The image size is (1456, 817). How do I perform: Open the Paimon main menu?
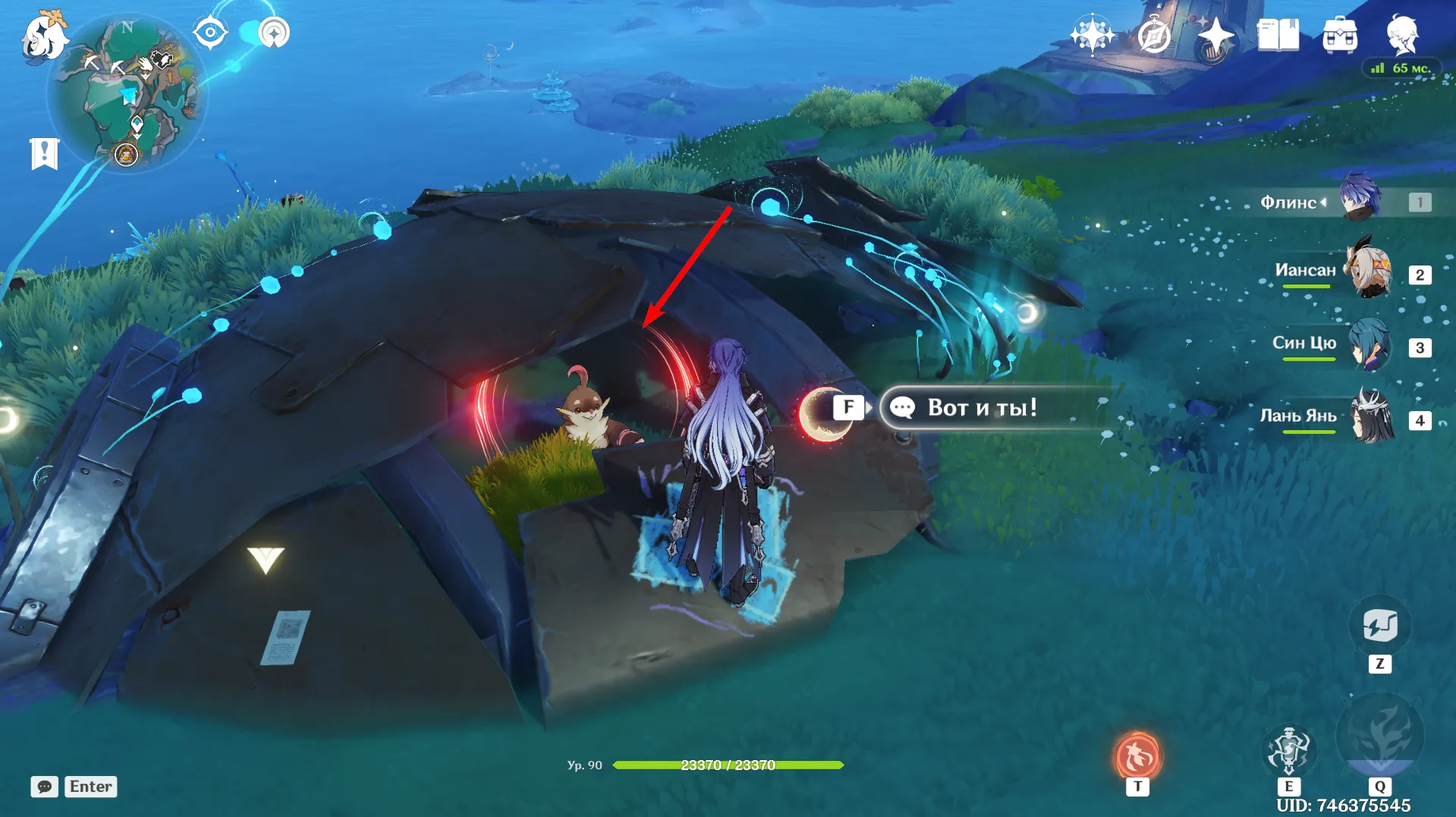(44, 36)
